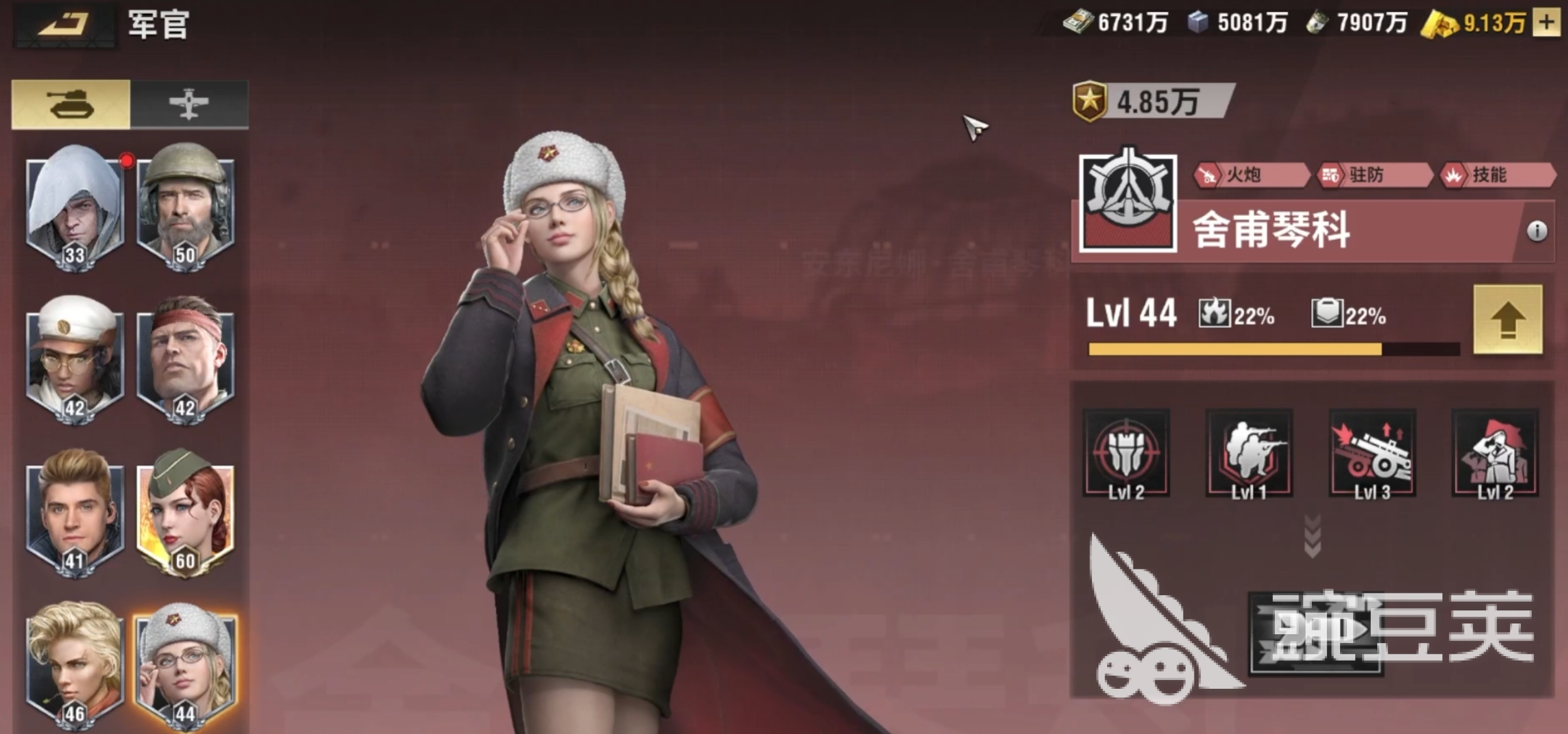
Task: Open the saluting officer skill Lvl 2
Action: pos(1495,453)
